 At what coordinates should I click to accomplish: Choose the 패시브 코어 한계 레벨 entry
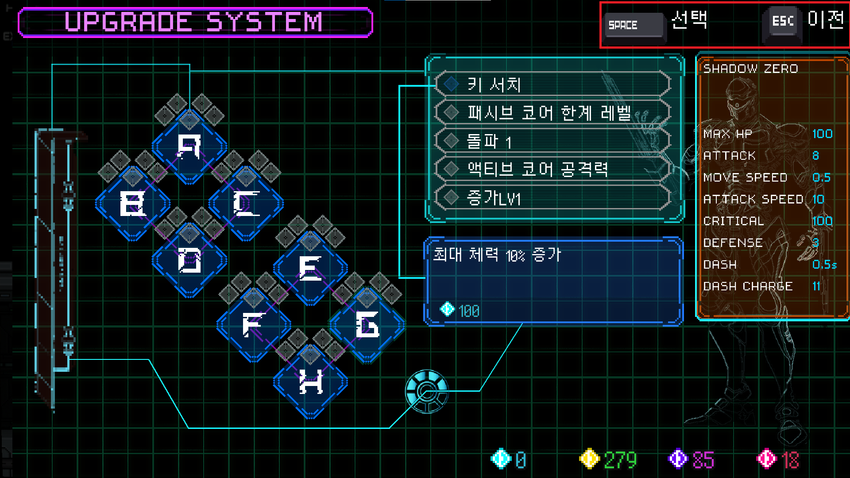[553, 113]
